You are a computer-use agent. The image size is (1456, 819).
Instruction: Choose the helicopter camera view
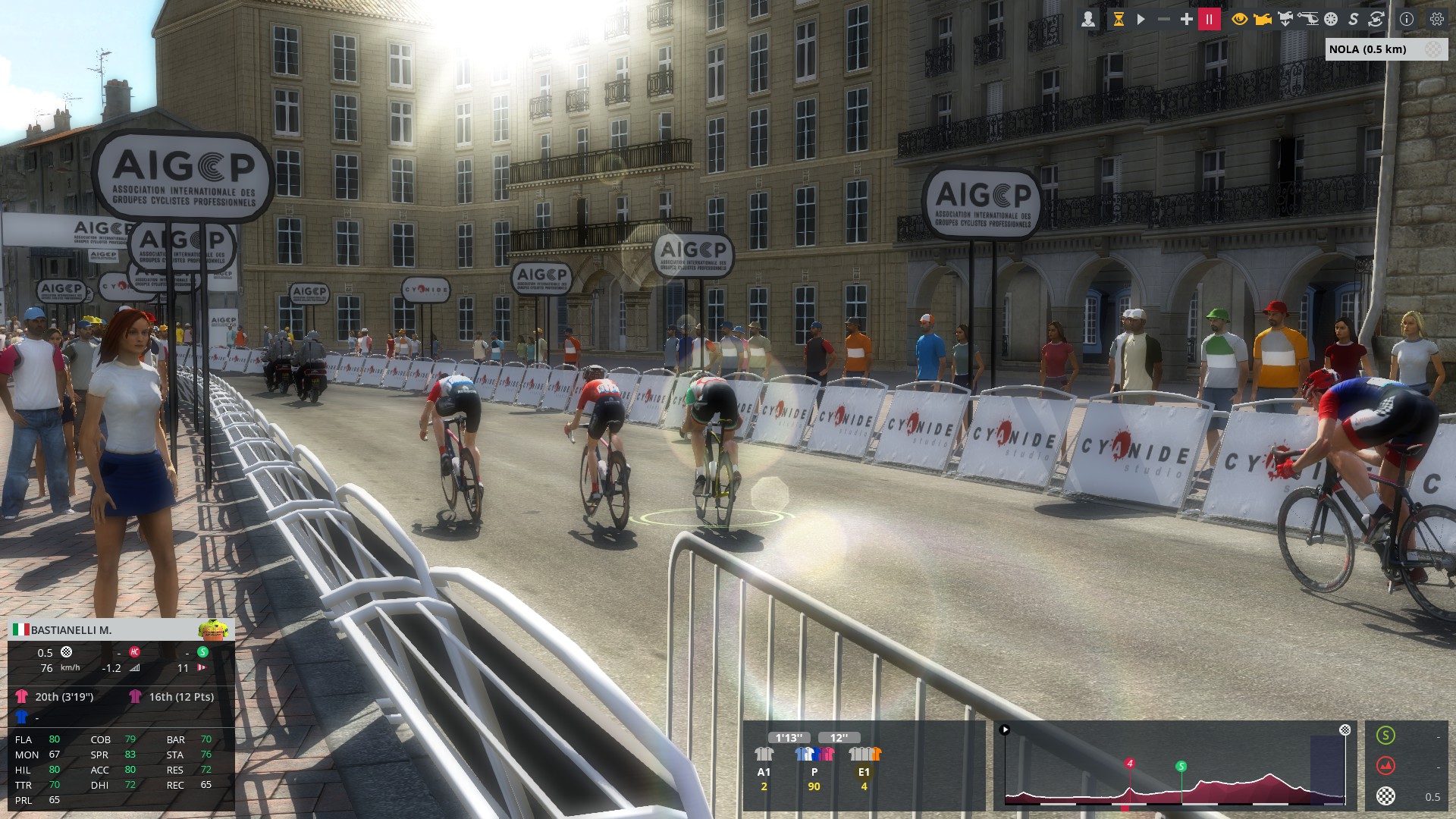click(x=1308, y=20)
